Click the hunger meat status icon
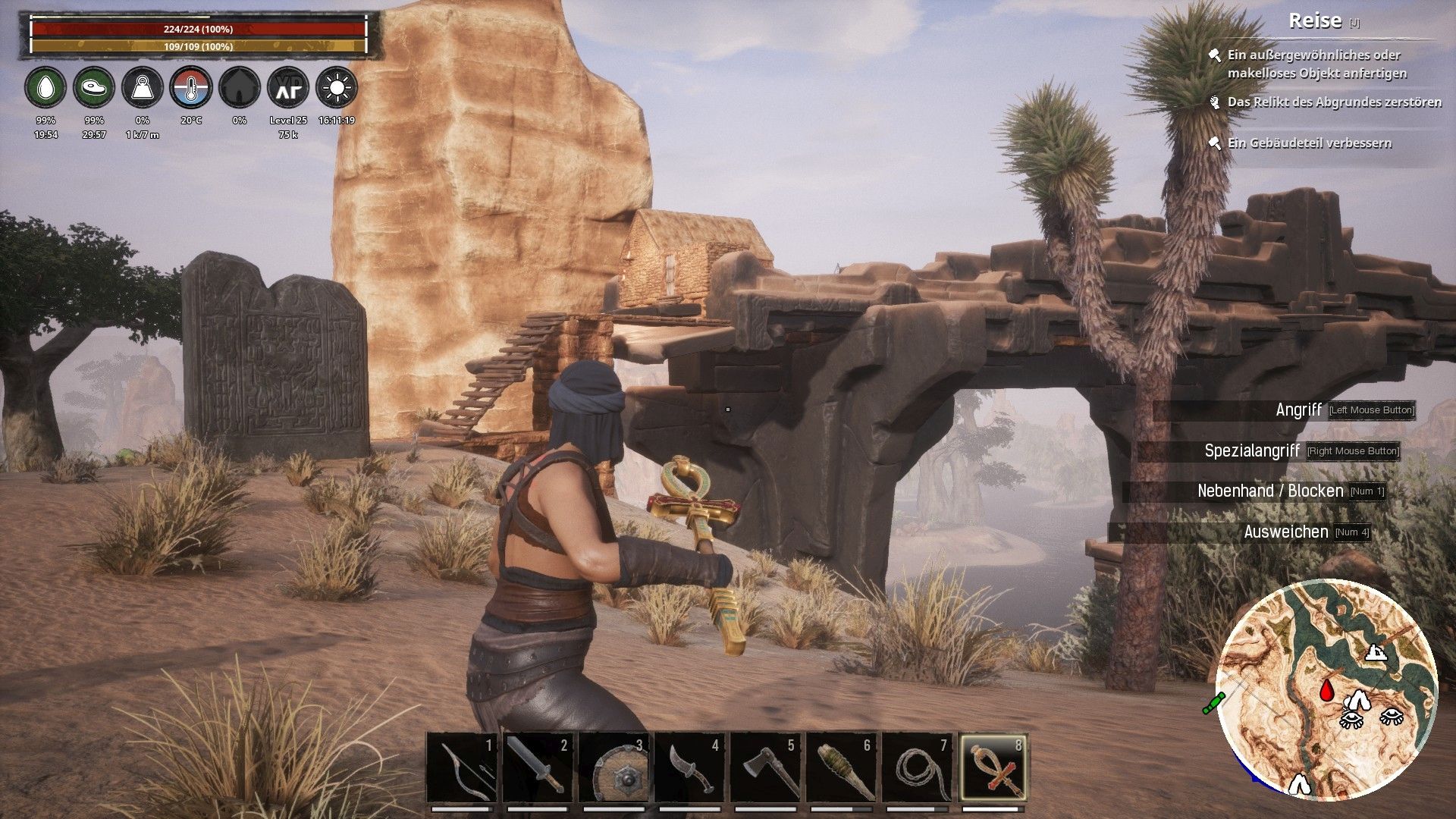The image size is (1456, 819). [x=94, y=89]
